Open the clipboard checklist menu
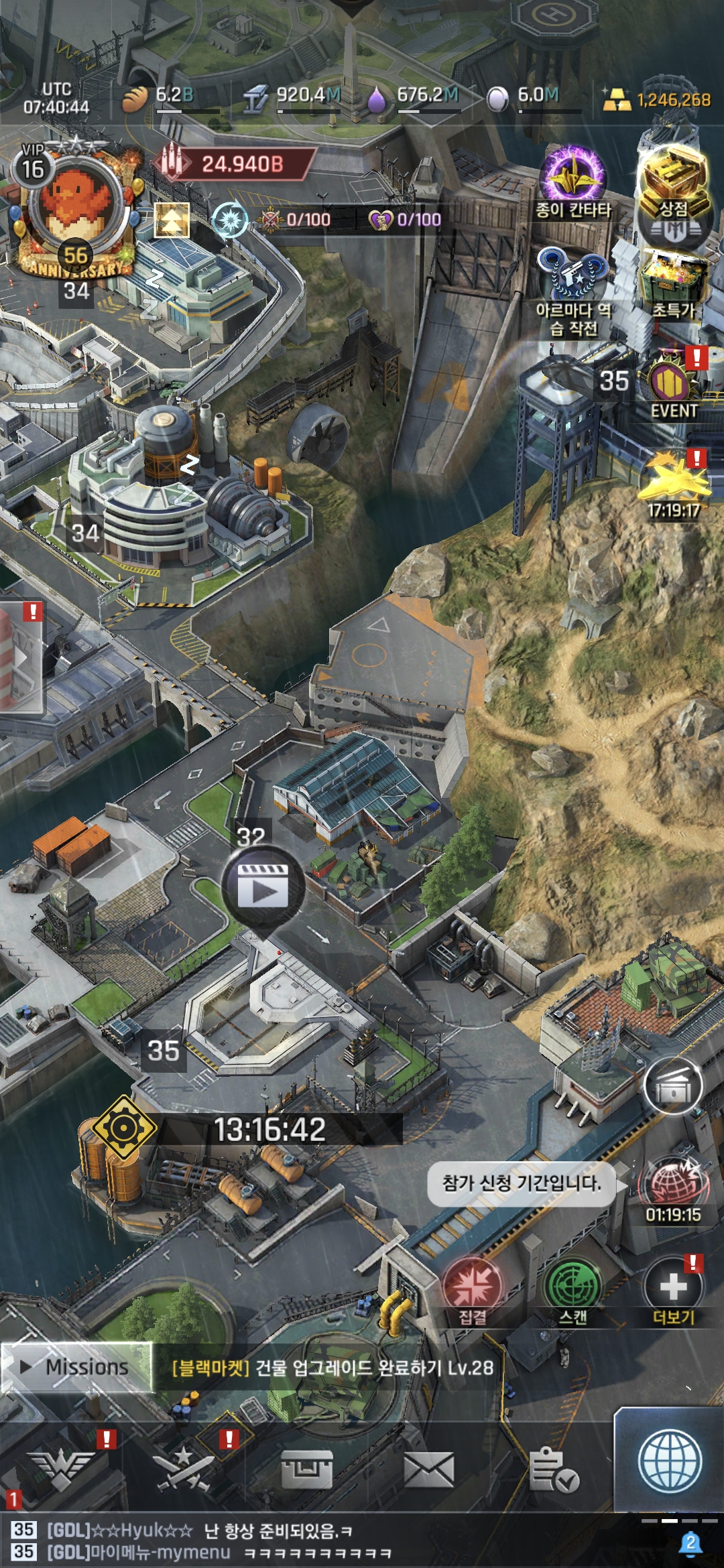This screenshot has width=724, height=1568. tap(553, 1471)
